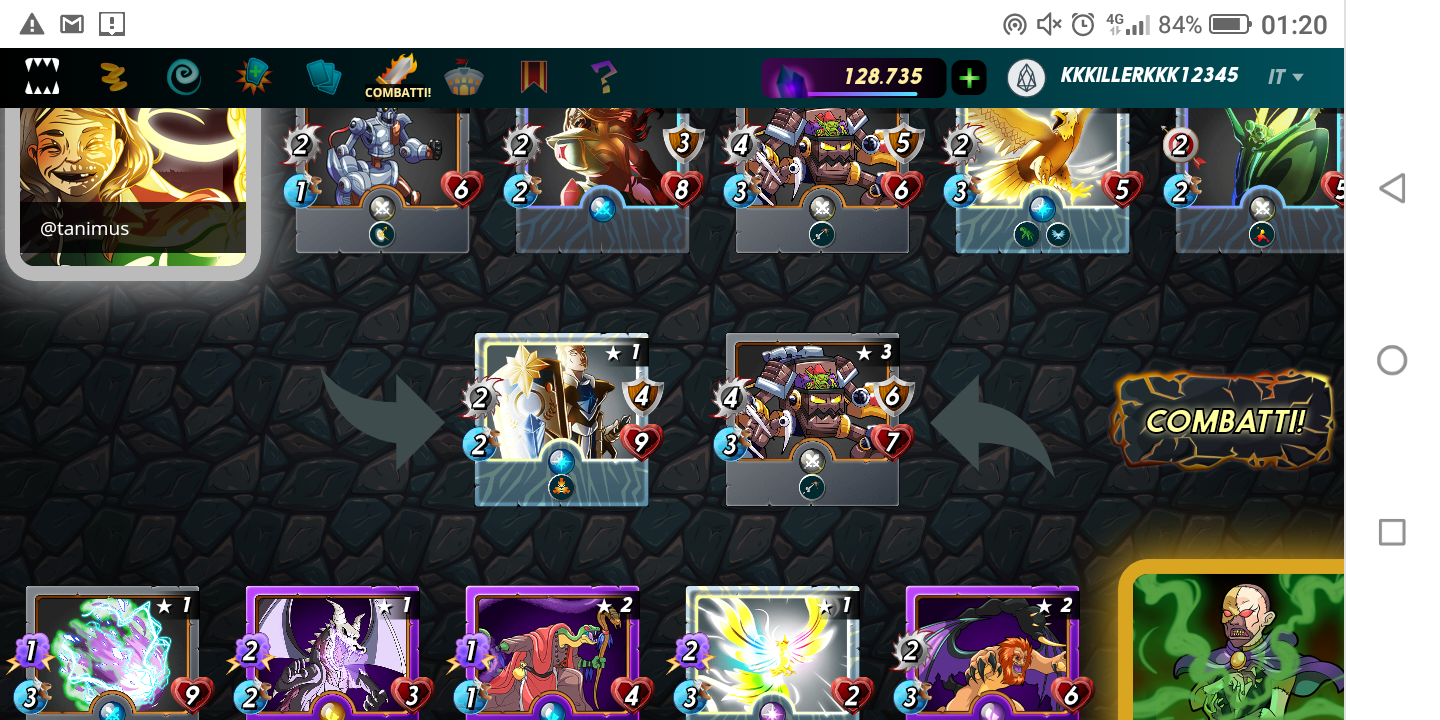The image size is (1440, 720).
Task: Add crystals with the green plus button
Action: (x=968, y=77)
